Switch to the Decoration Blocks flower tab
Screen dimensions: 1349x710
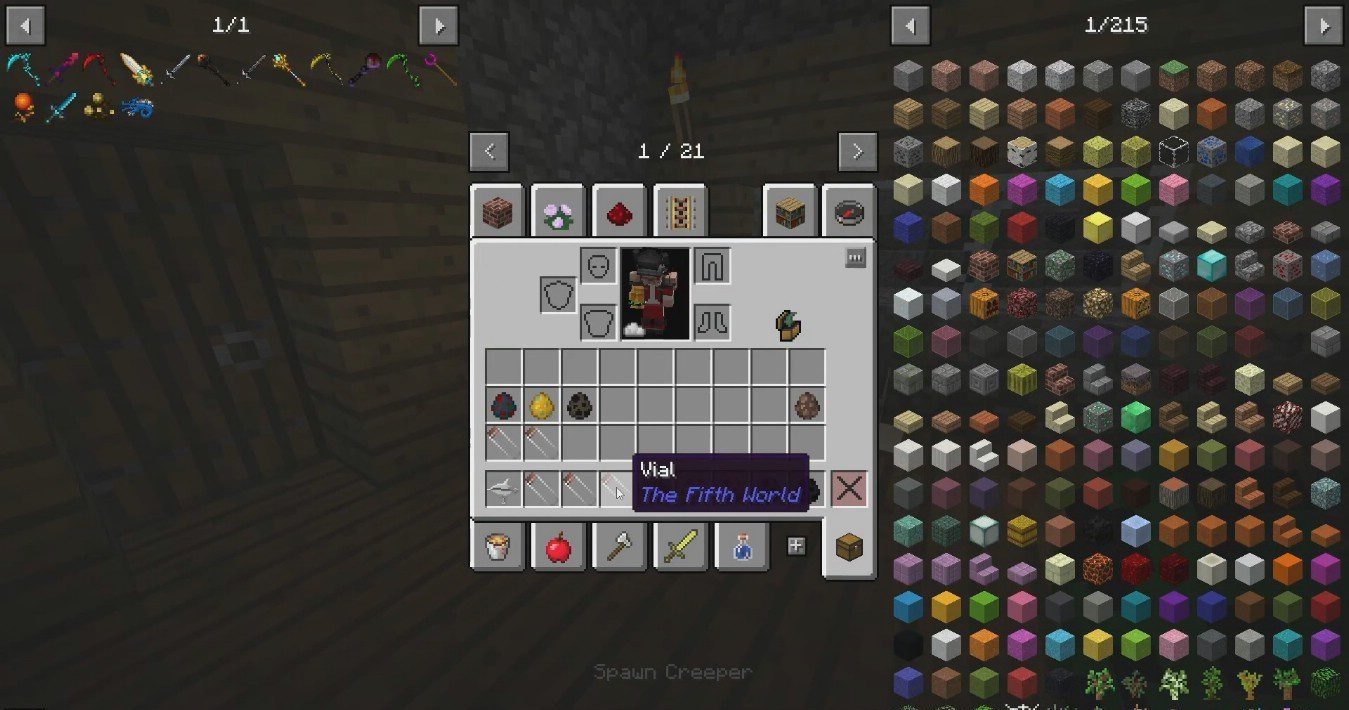click(x=558, y=212)
